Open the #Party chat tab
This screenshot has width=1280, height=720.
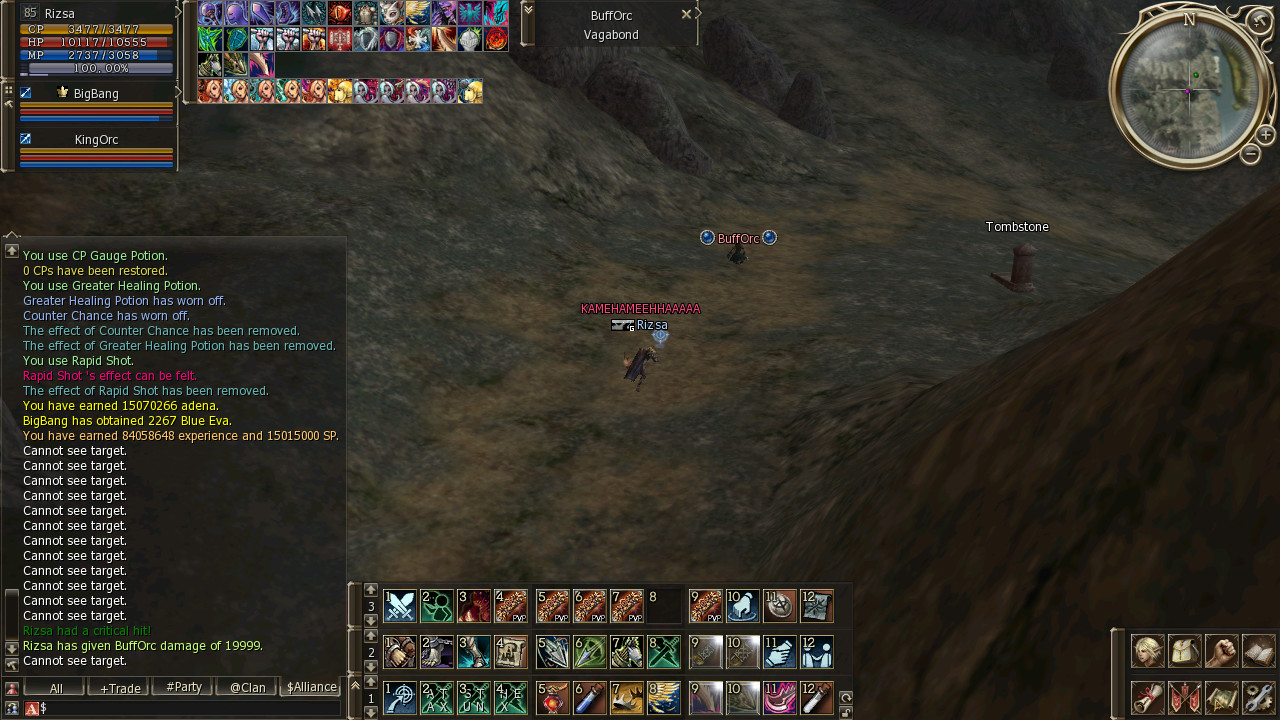click(181, 688)
